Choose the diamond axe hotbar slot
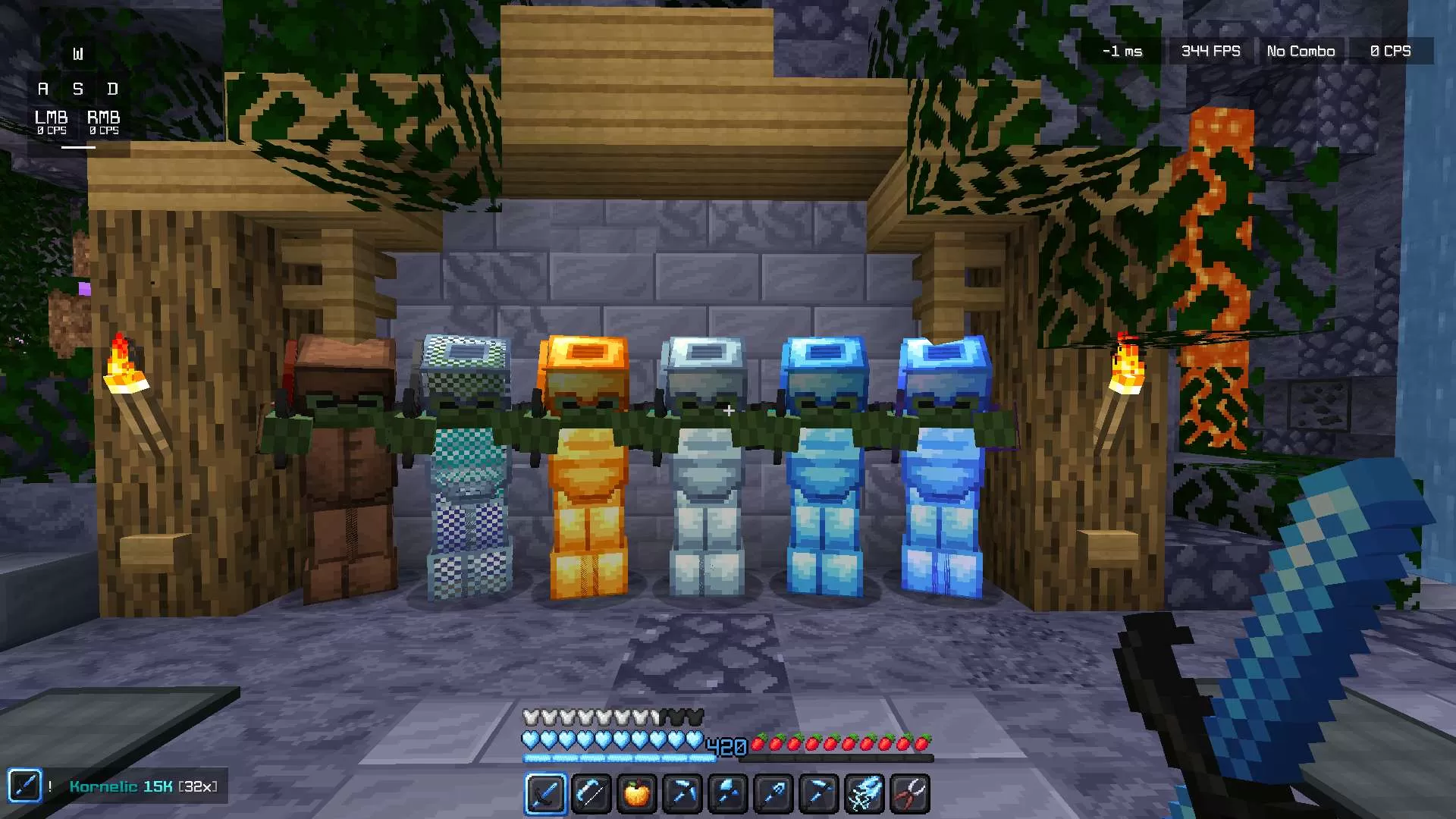Image resolution: width=1456 pixels, height=819 pixels. [727, 793]
